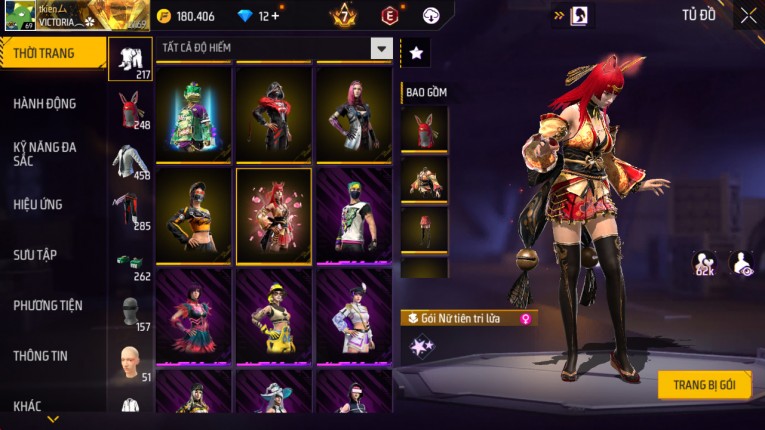Screen dimensions: 765x430
Task: Switch to the Thời Trang tab
Action: coord(52,53)
